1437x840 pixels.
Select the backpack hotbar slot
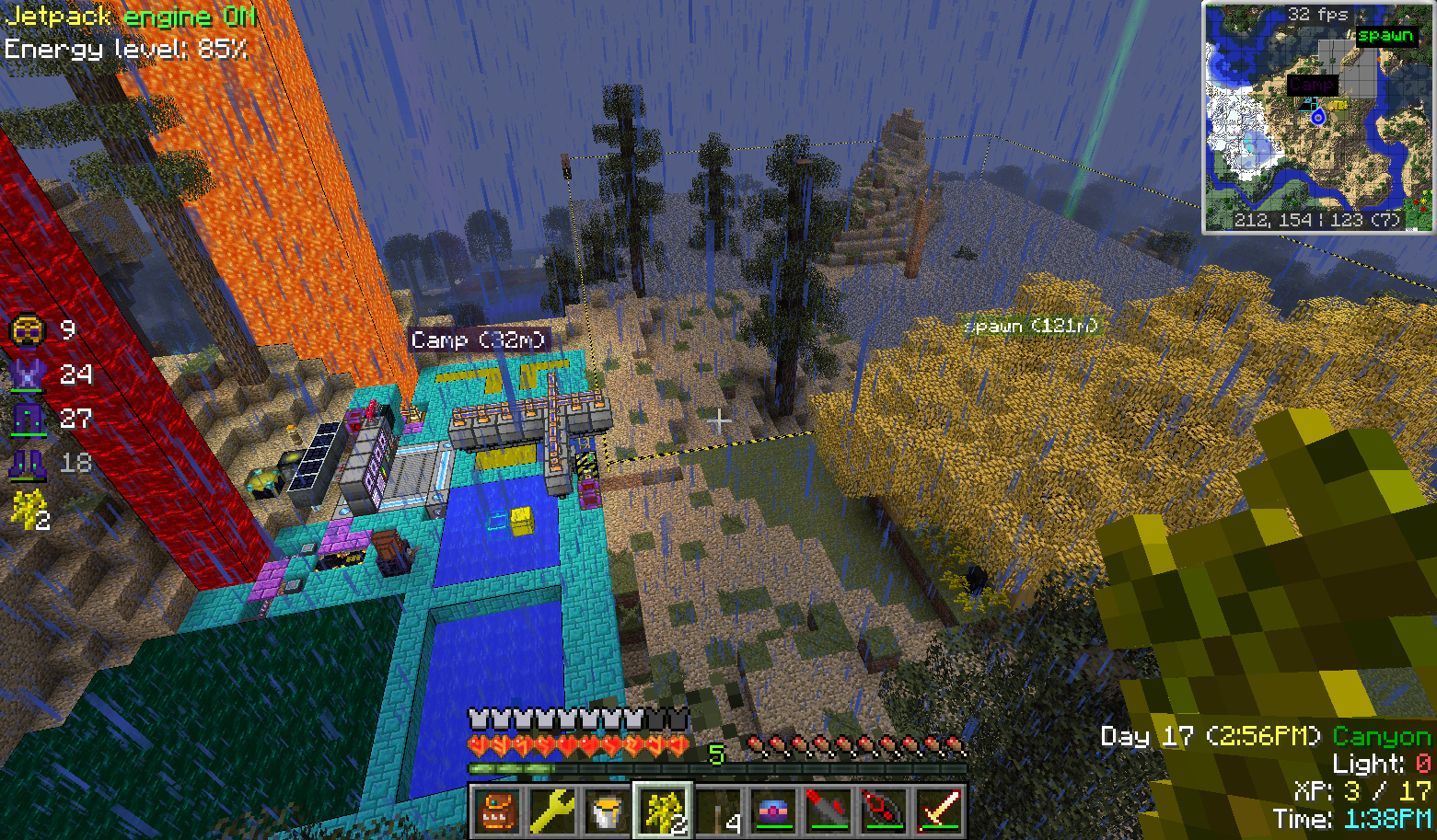[496, 811]
